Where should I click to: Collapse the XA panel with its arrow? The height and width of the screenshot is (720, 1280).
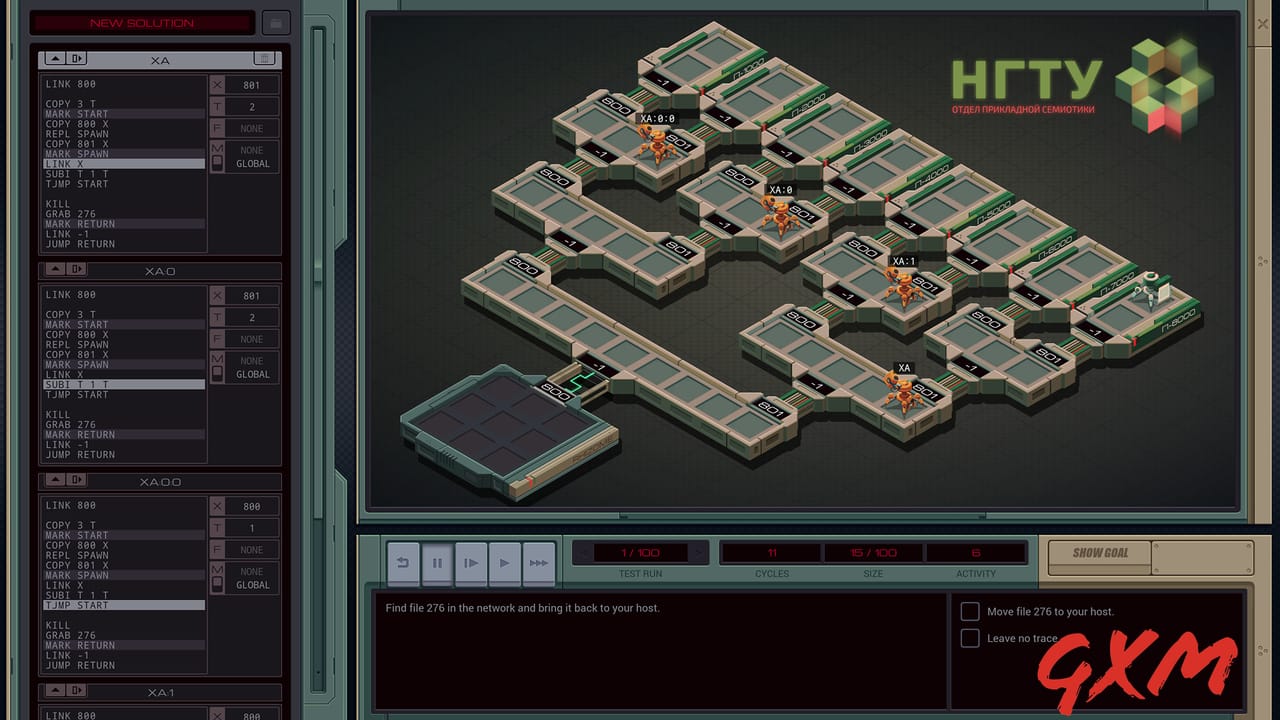point(55,59)
